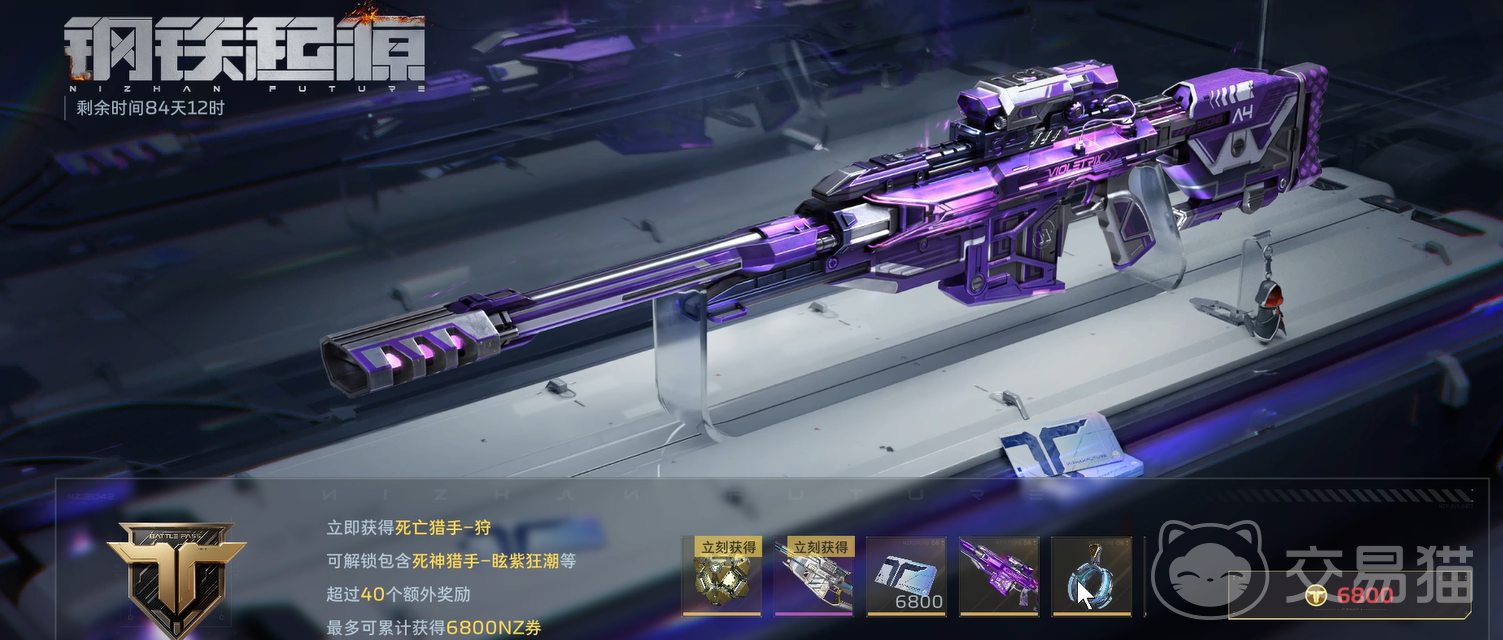Select the white rifle instant reward thumbnail
The width and height of the screenshot is (1503, 640).
813,576
